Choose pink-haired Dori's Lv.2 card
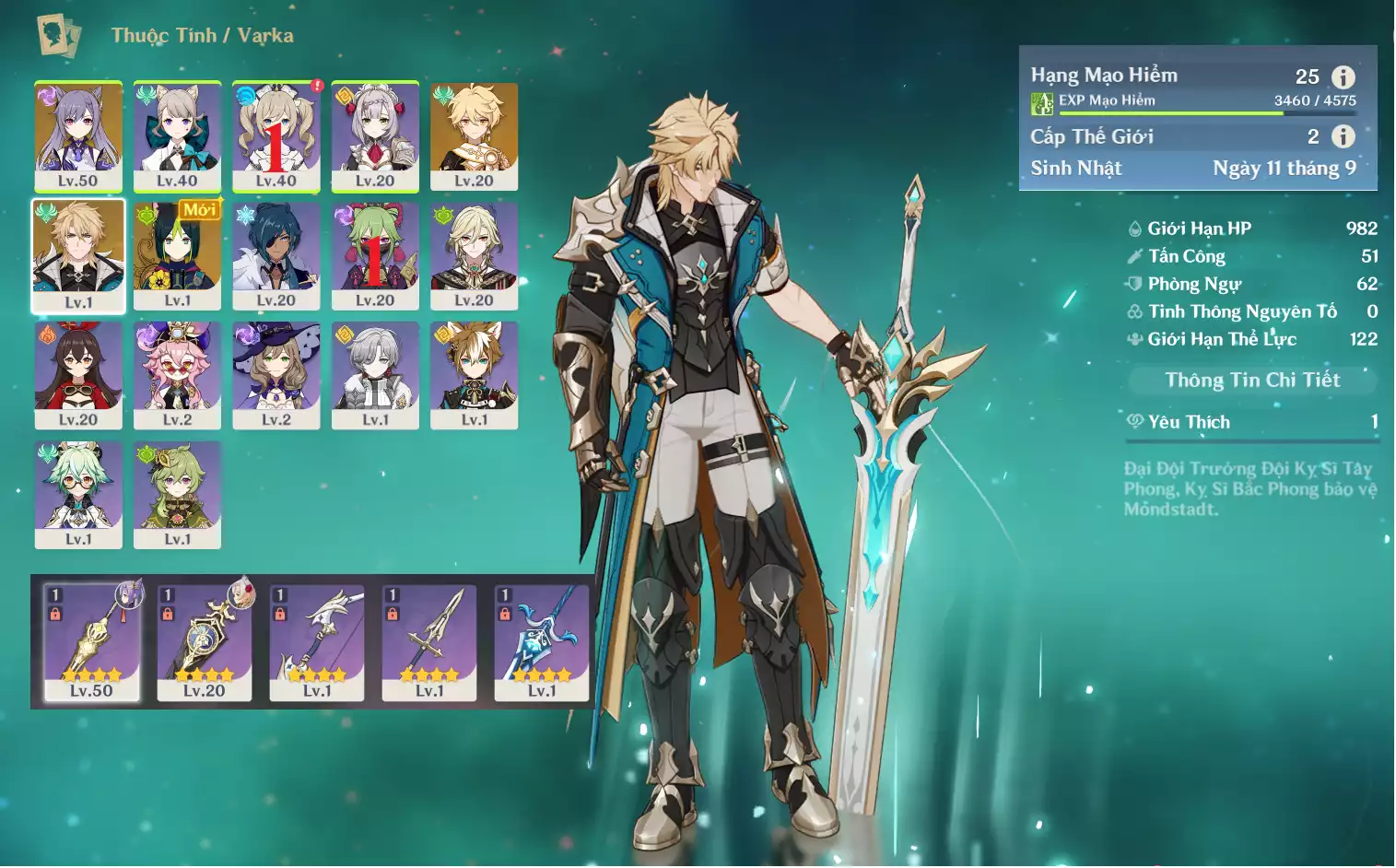1396x868 pixels. [x=177, y=374]
